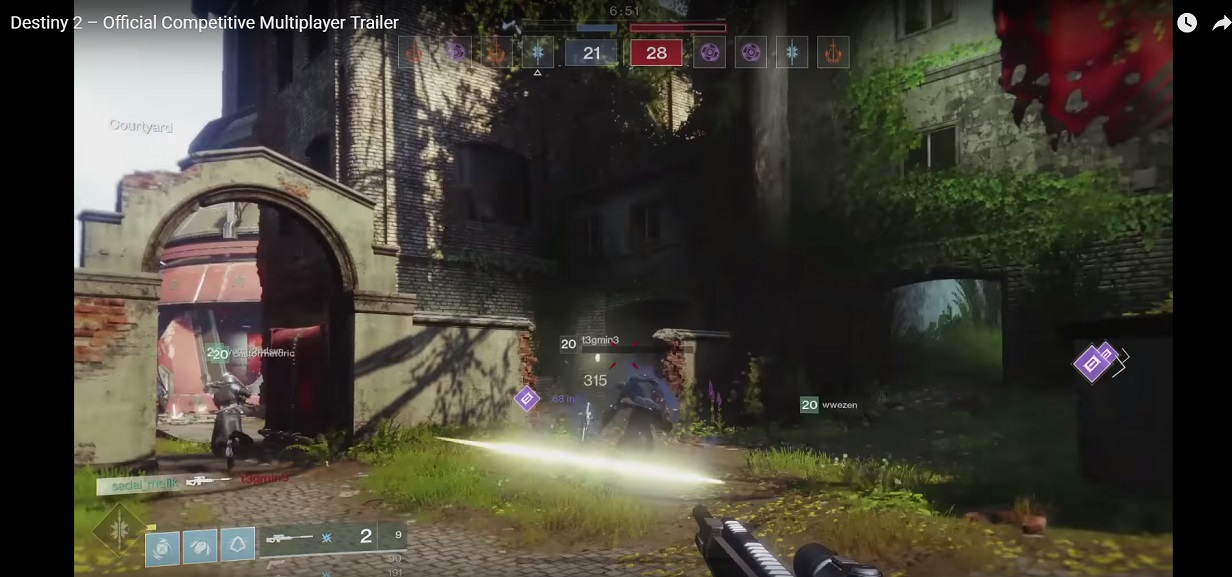Select the wwezen player nameplate
The image size is (1232, 577).
click(x=829, y=405)
